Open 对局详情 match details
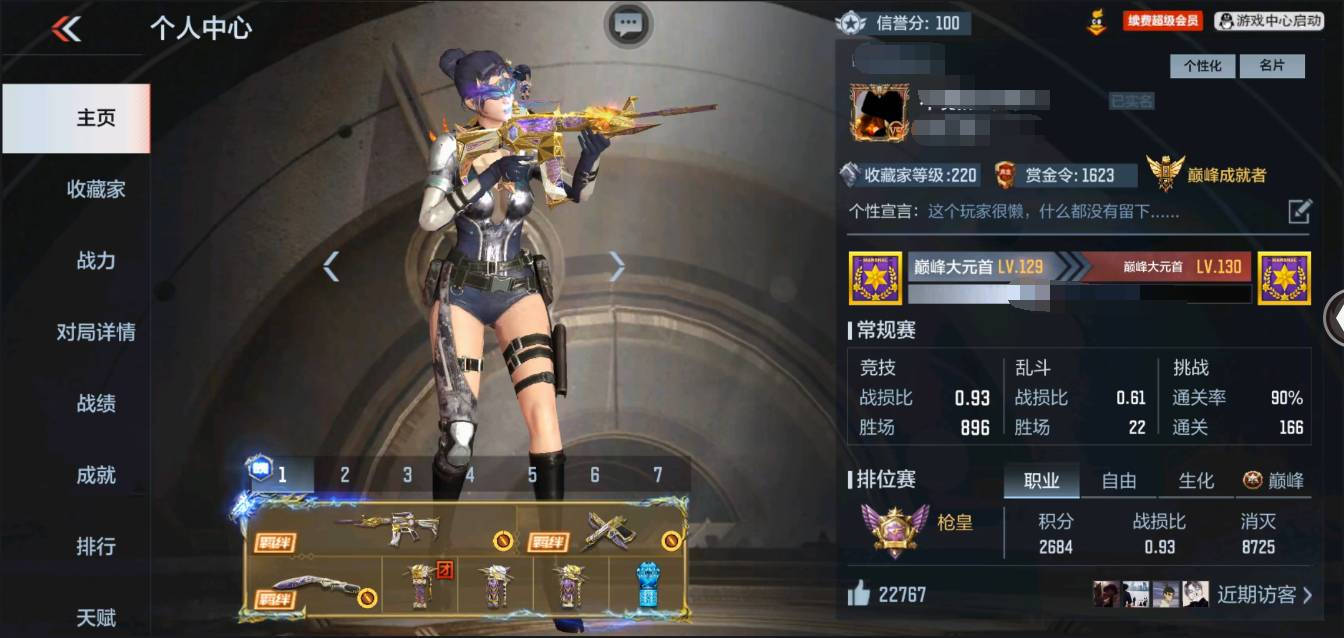Viewport: 1344px width, 638px height. [96, 332]
